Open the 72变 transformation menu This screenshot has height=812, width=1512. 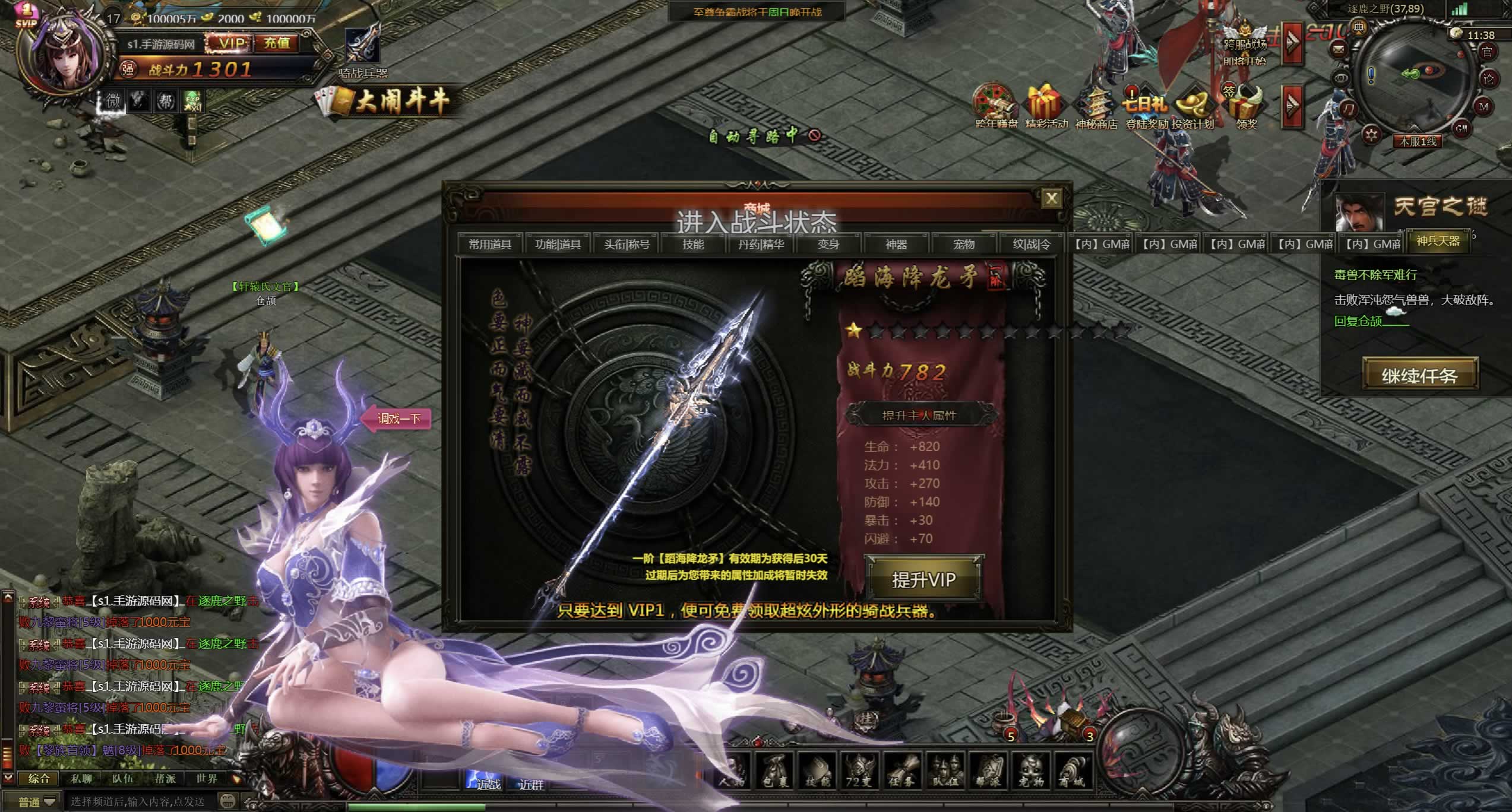[x=859, y=770]
